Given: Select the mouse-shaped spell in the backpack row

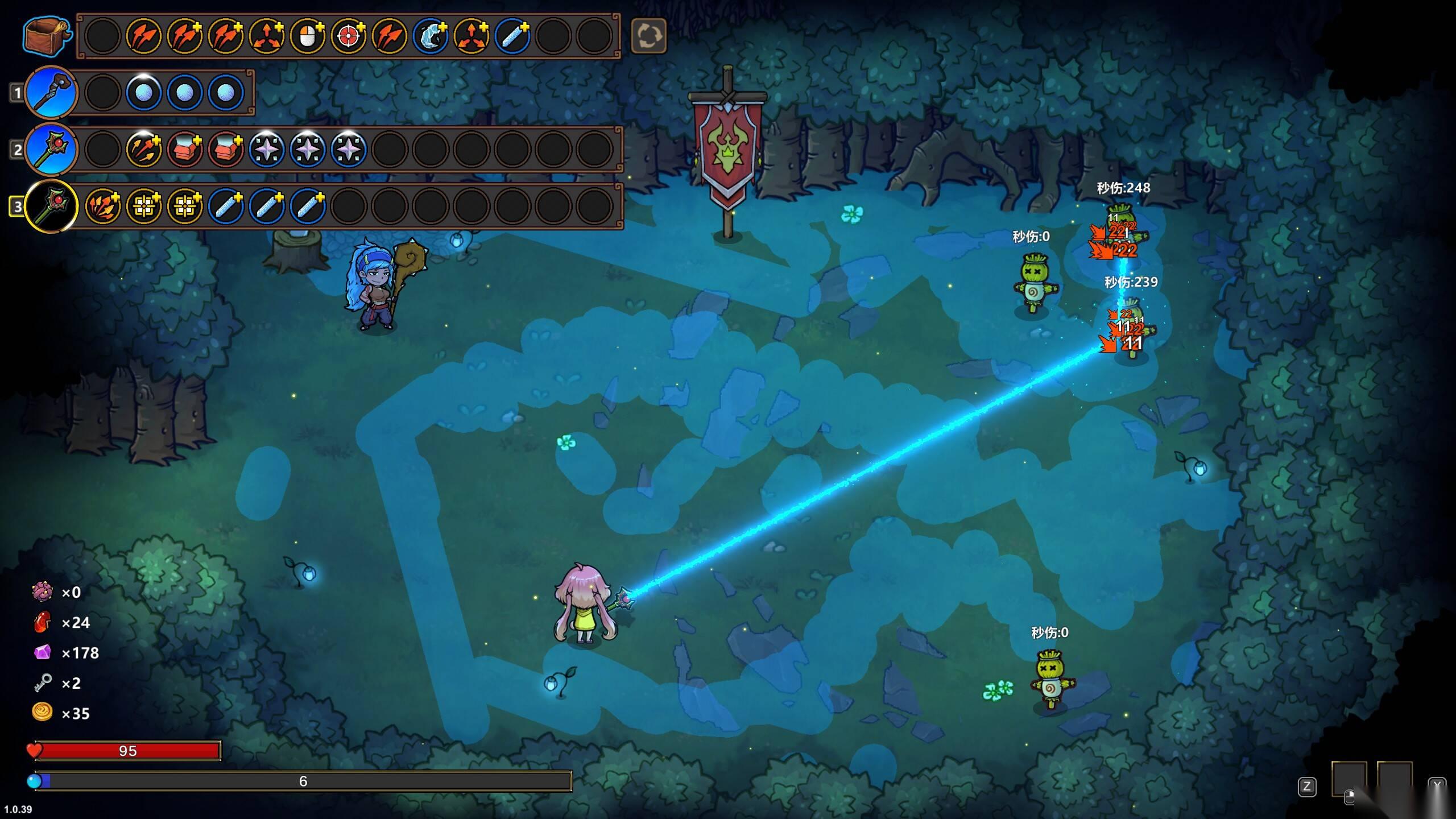Looking at the screenshot, I should [x=307, y=36].
